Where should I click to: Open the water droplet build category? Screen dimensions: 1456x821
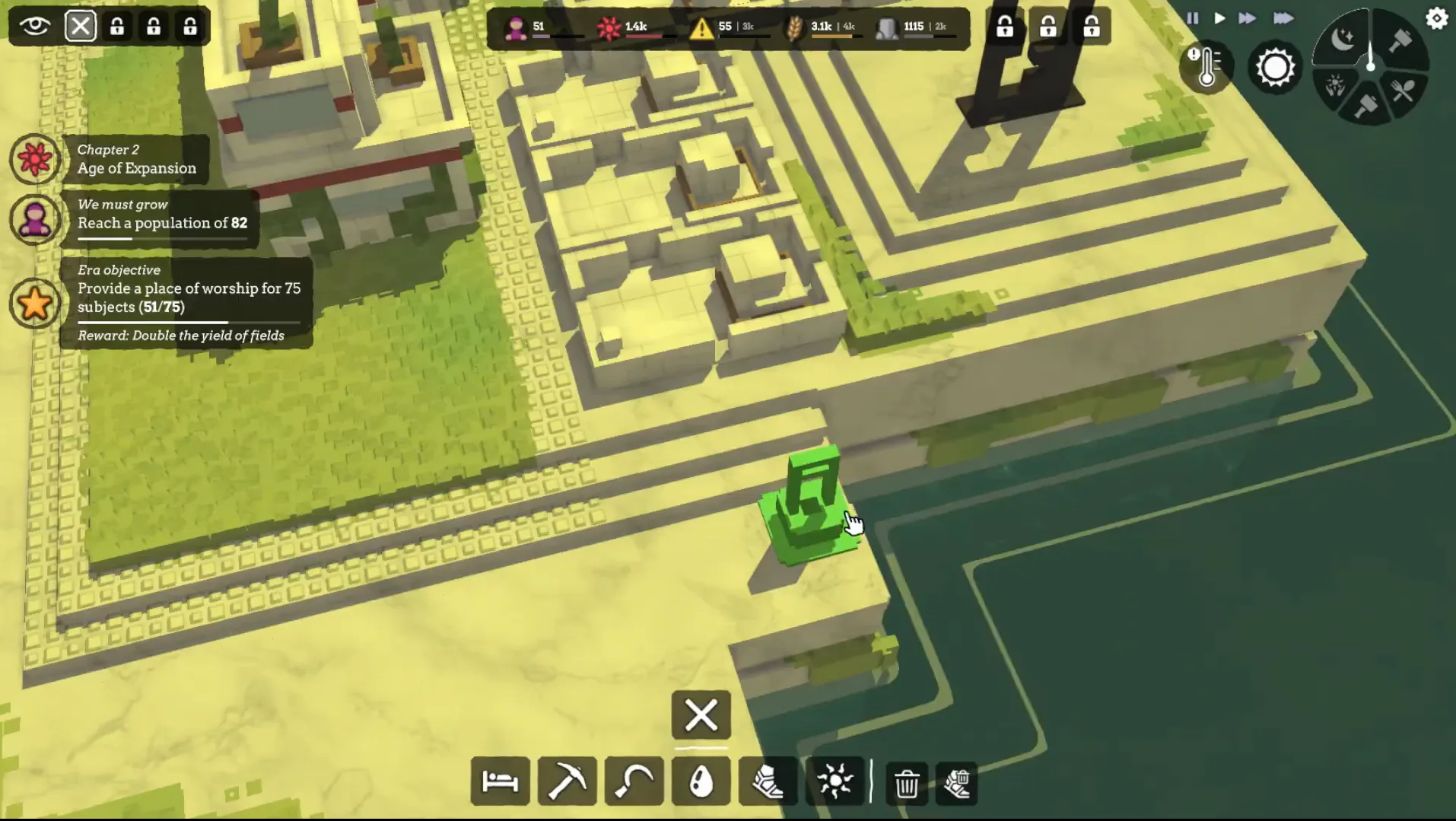click(x=701, y=781)
